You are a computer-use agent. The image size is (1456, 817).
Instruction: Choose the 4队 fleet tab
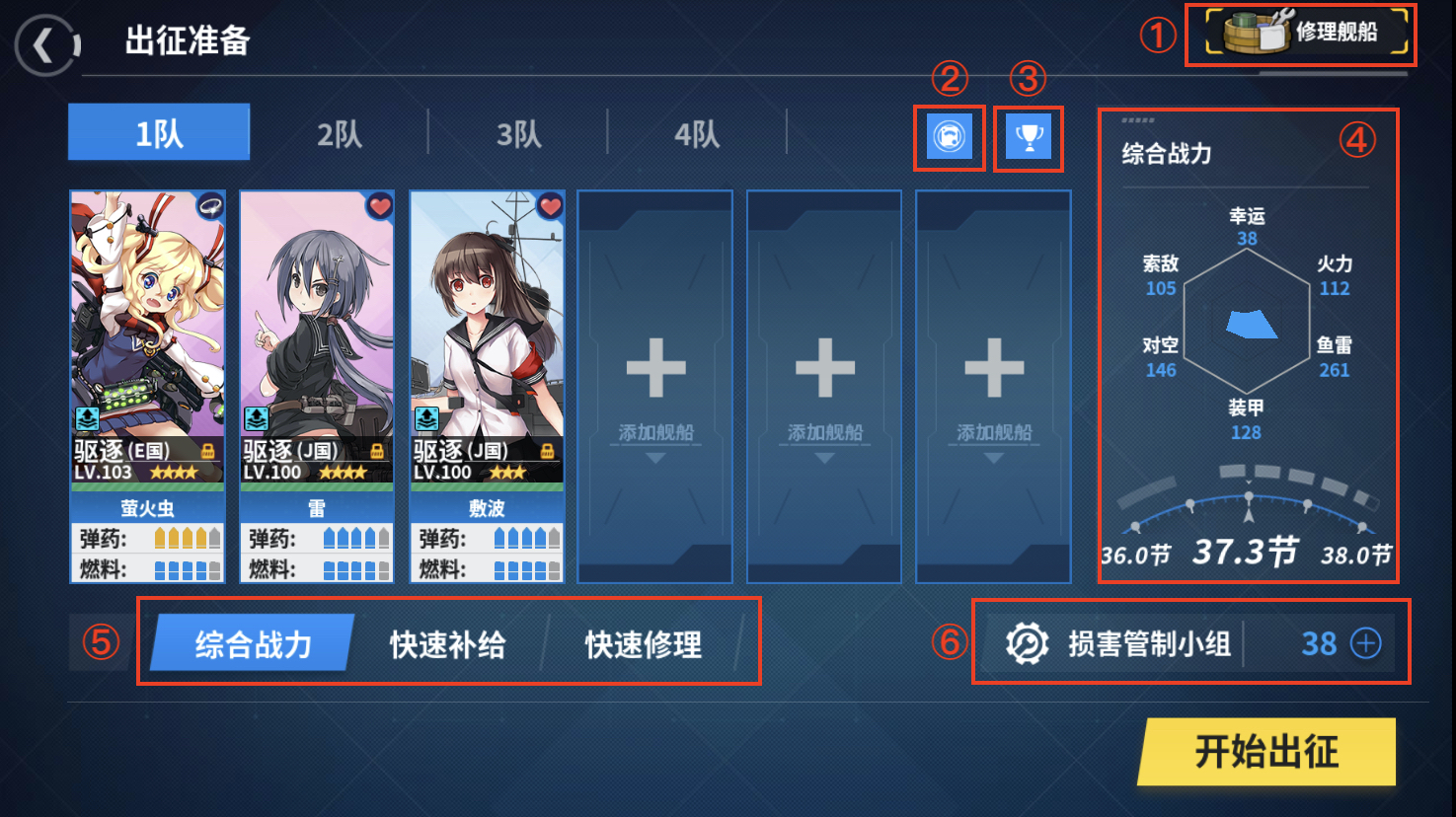(697, 132)
